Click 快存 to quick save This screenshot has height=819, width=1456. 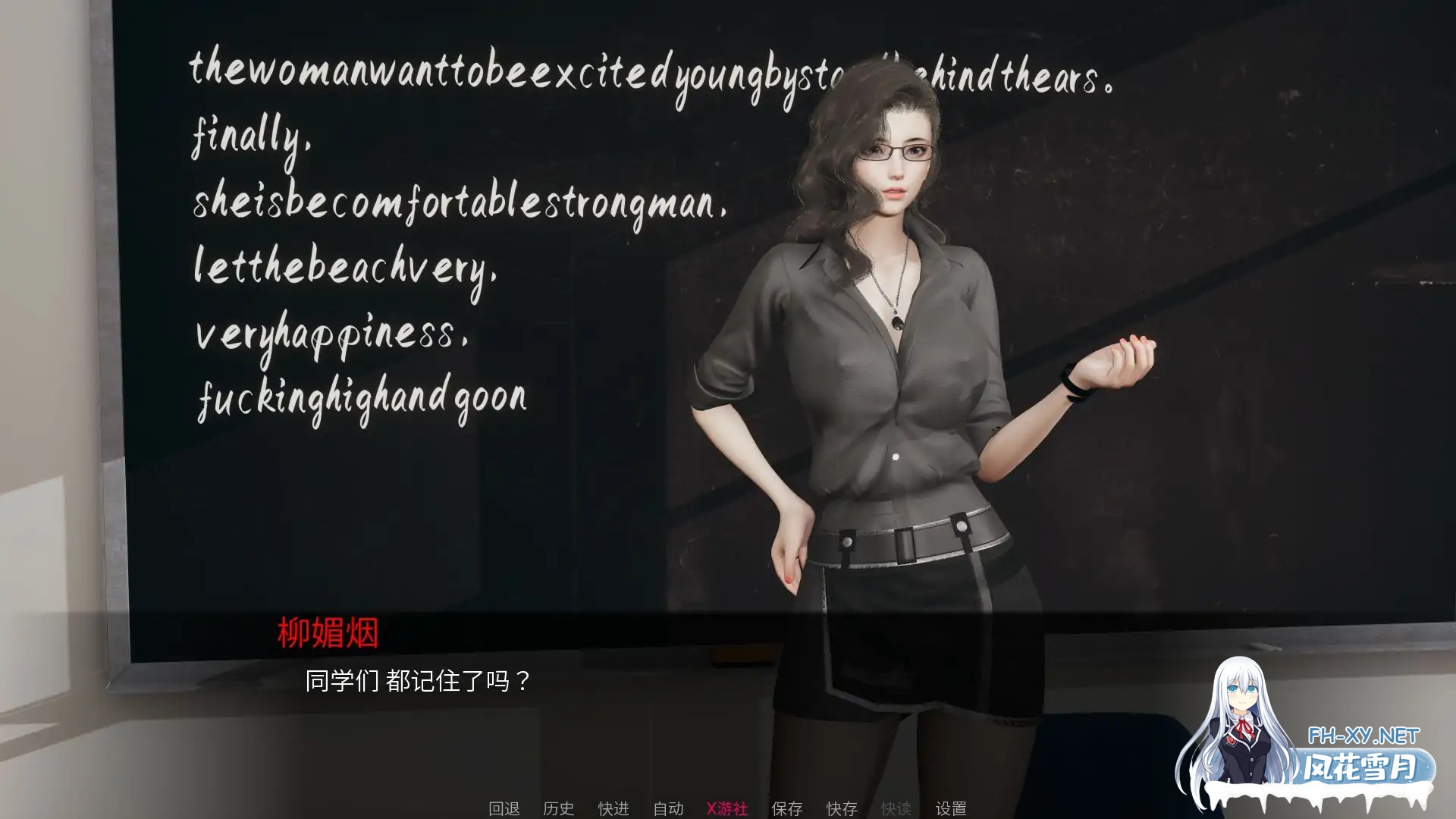[840, 808]
